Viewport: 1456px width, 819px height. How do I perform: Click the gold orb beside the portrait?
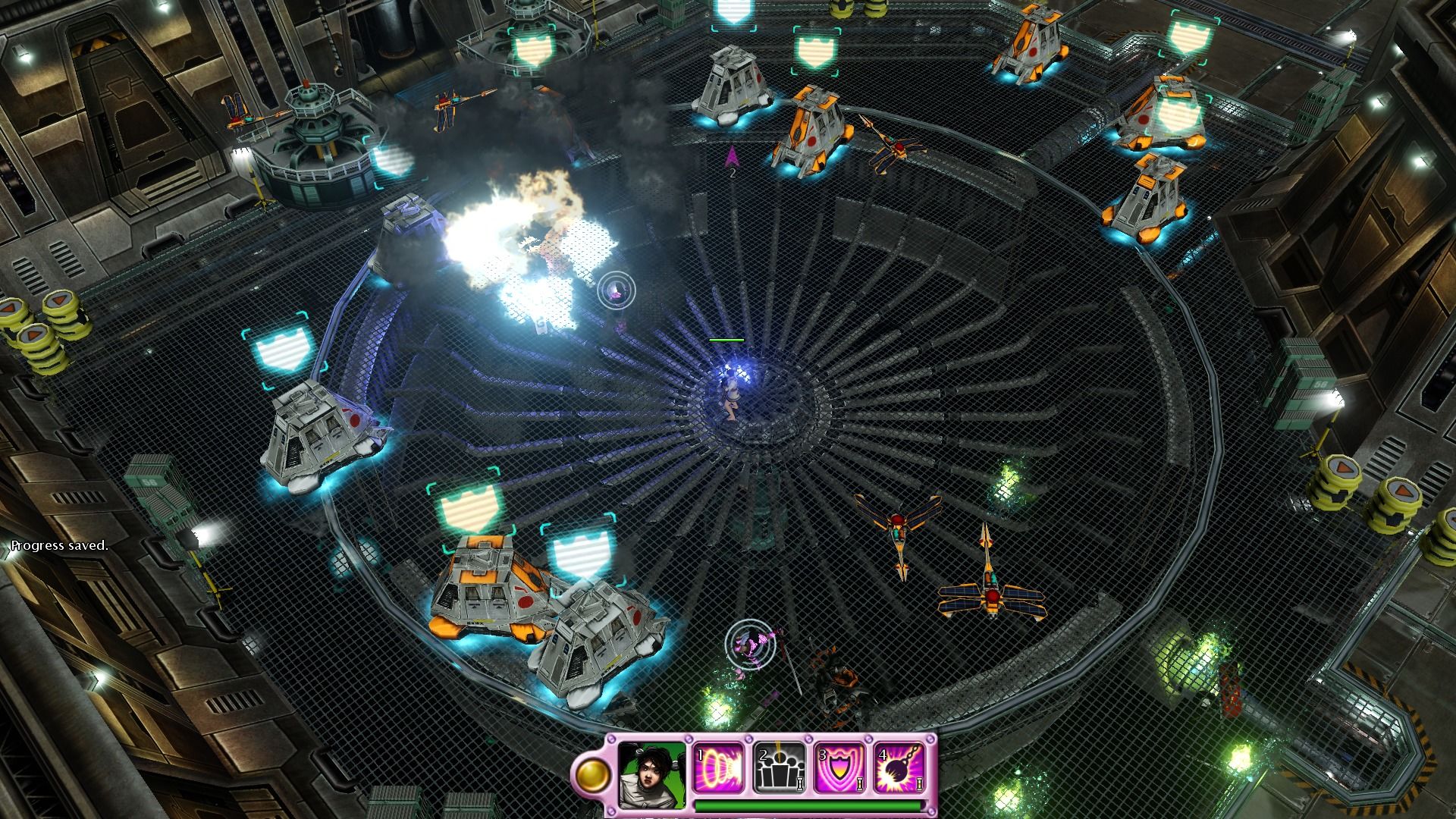click(x=593, y=775)
